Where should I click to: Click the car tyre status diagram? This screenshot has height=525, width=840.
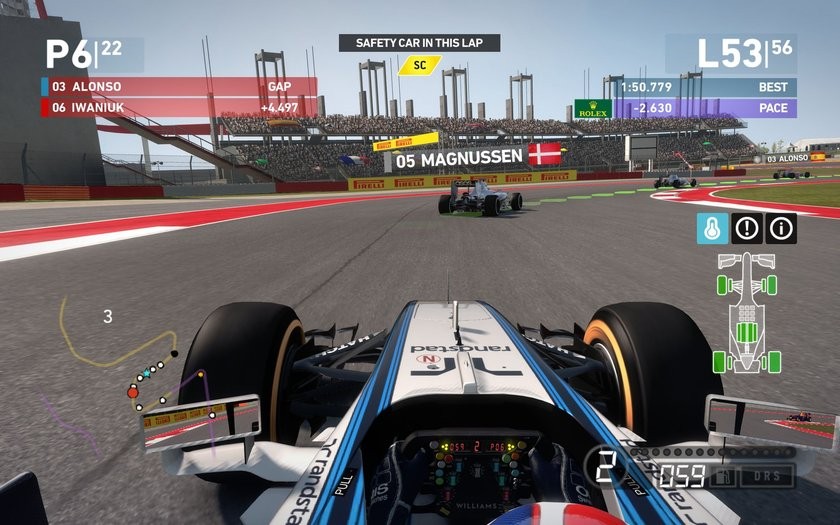pyautogui.click(x=746, y=312)
